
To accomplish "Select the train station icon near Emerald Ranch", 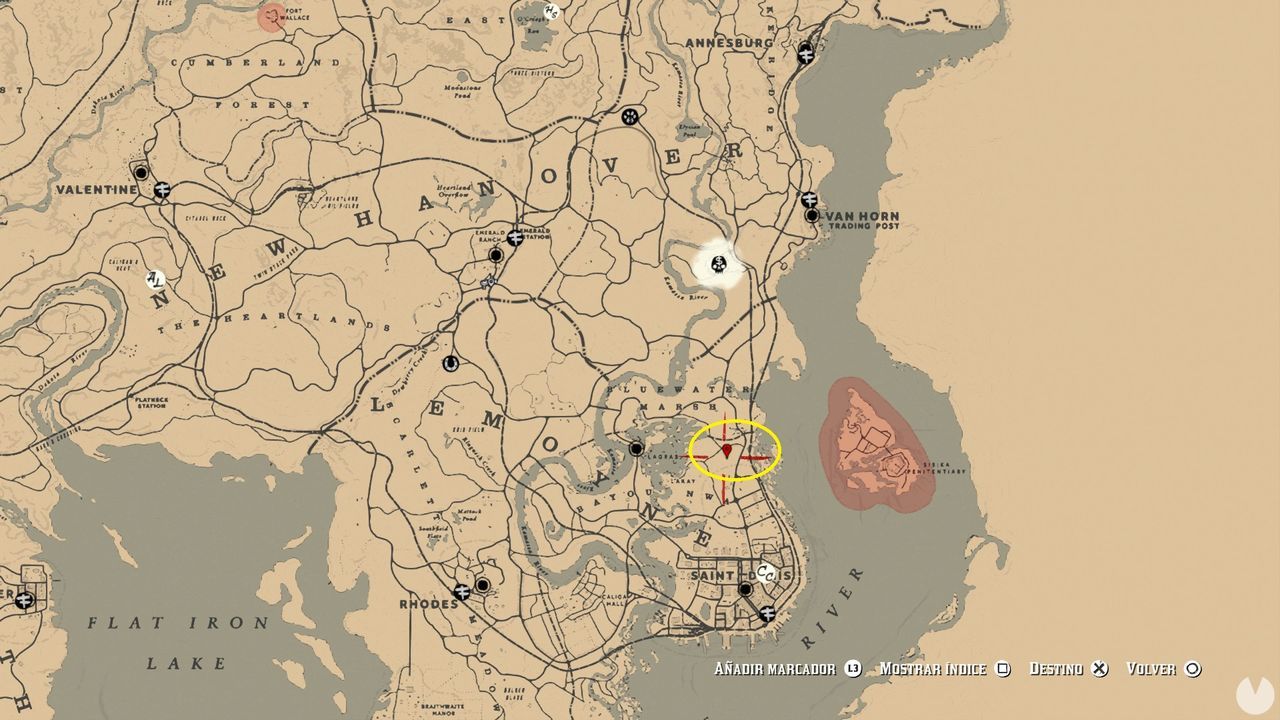I will [x=516, y=238].
